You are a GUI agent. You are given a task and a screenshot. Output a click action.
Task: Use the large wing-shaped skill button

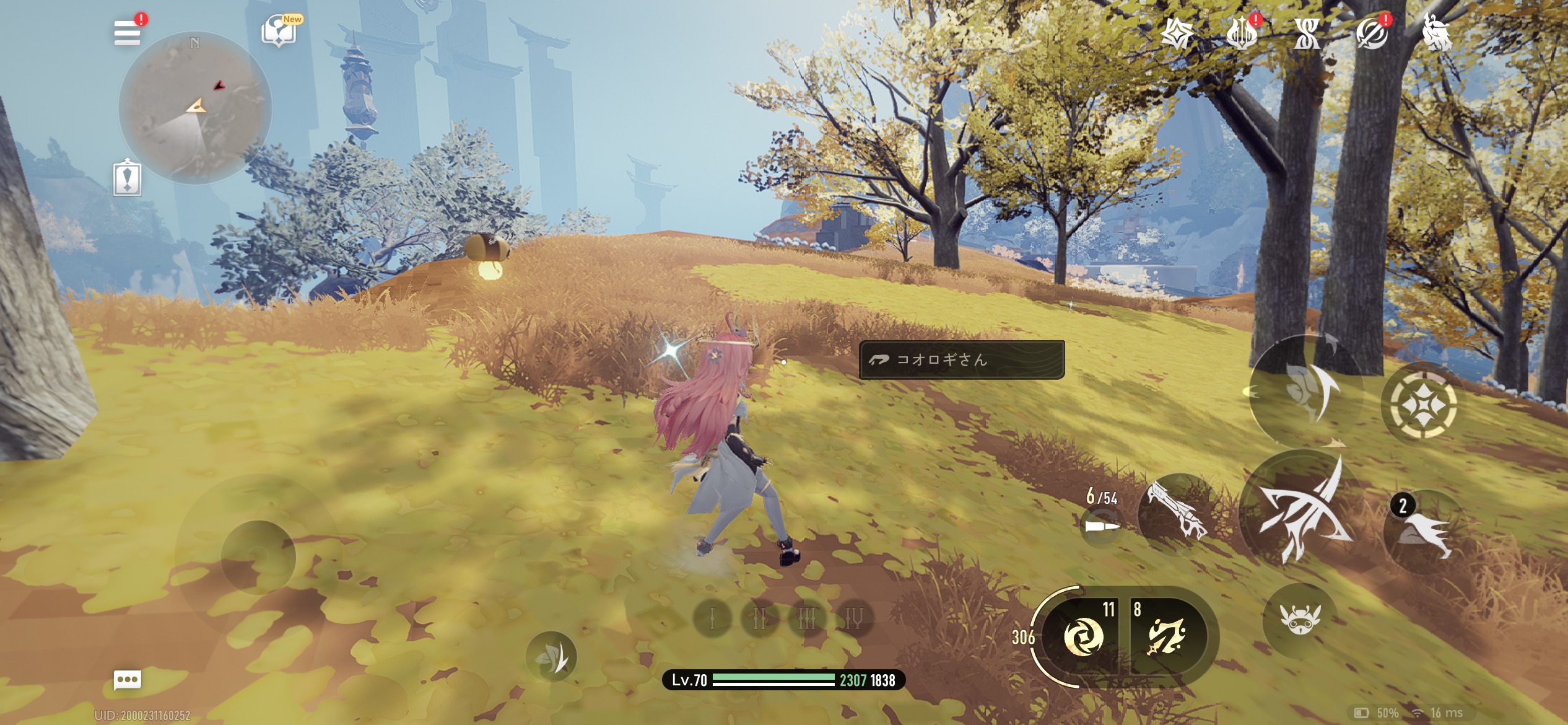point(1307,390)
